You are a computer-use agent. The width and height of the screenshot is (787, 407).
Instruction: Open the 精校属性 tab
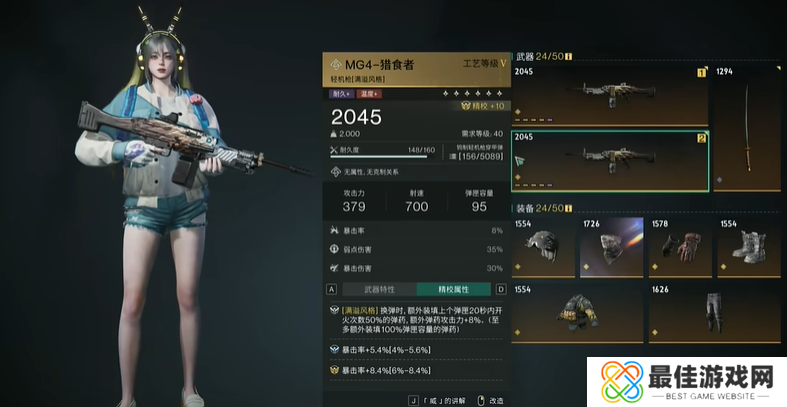click(x=452, y=289)
